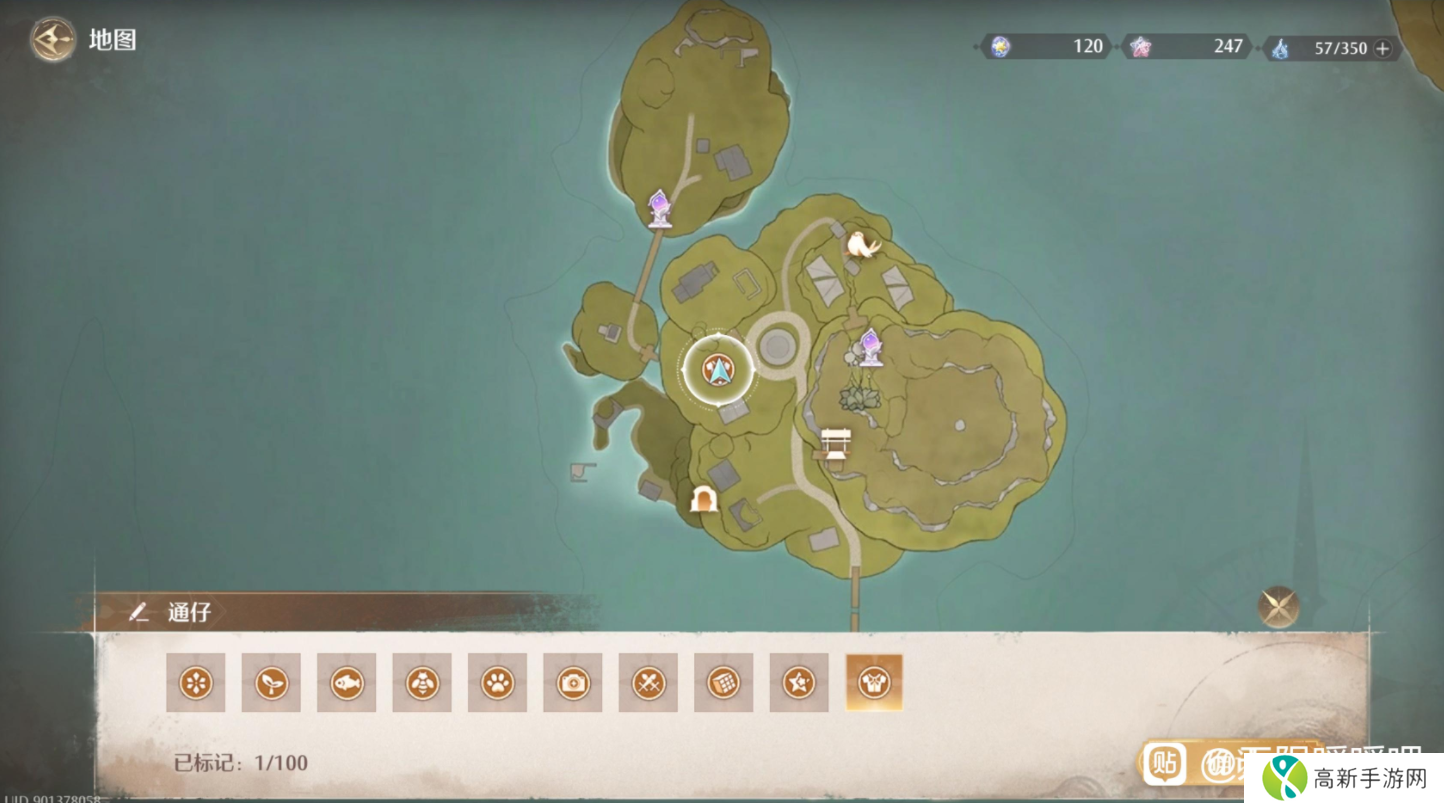The height and width of the screenshot is (803, 1444).
Task: Select the bee insect marker icon
Action: 422,683
